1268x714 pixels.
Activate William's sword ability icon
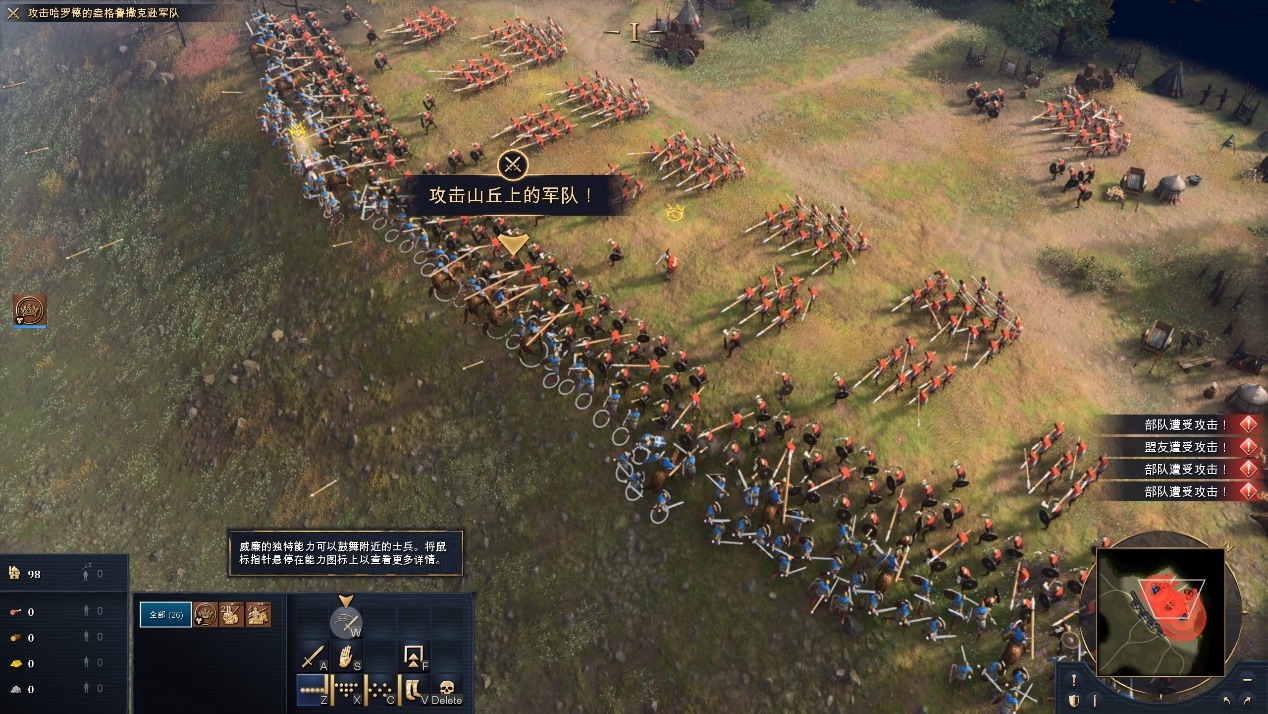[346, 622]
